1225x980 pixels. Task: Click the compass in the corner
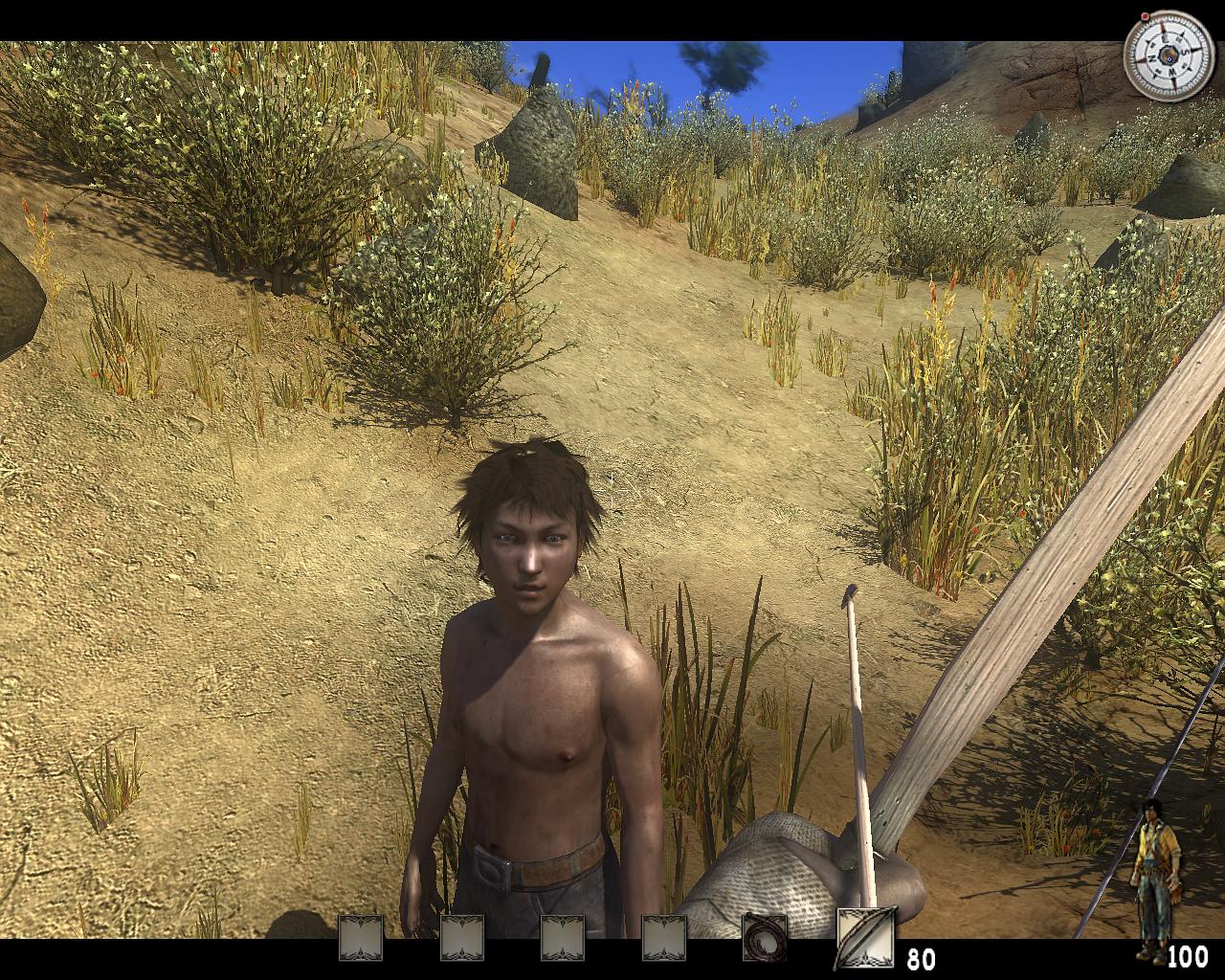click(x=1169, y=58)
